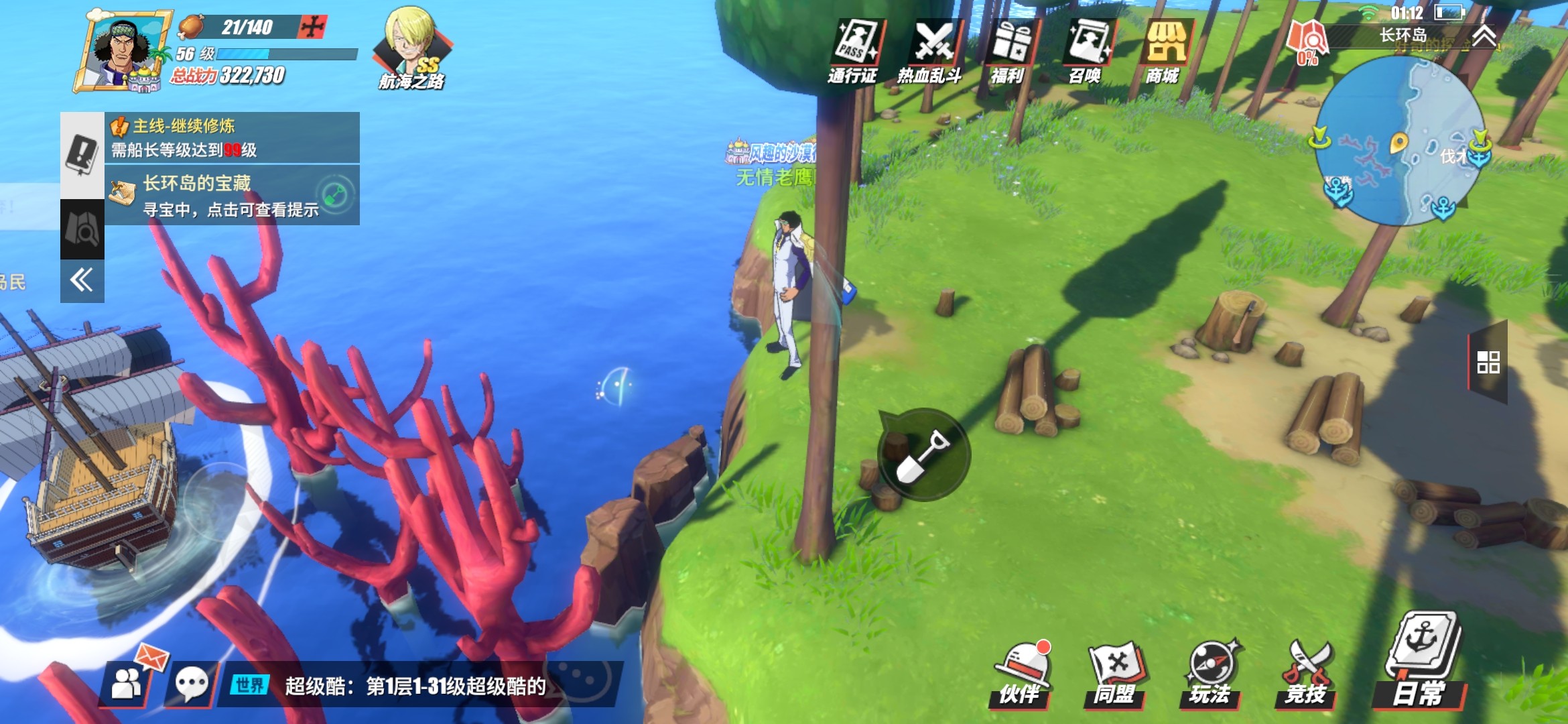Viewport: 1568px width, 724px height.
Task: Open the 航海之路 Sanji event
Action: pyautogui.click(x=412, y=48)
